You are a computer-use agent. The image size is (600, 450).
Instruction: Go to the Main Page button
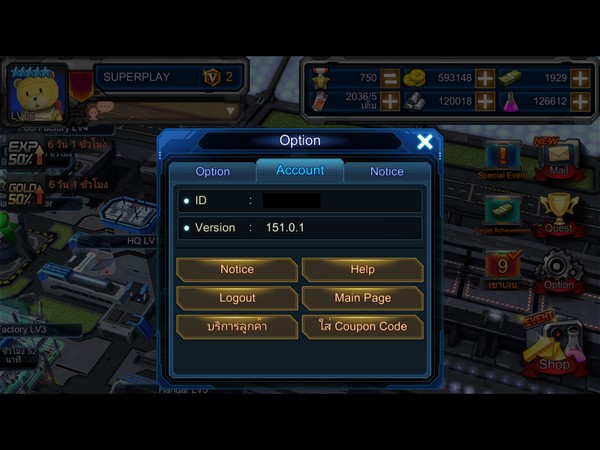coord(362,298)
